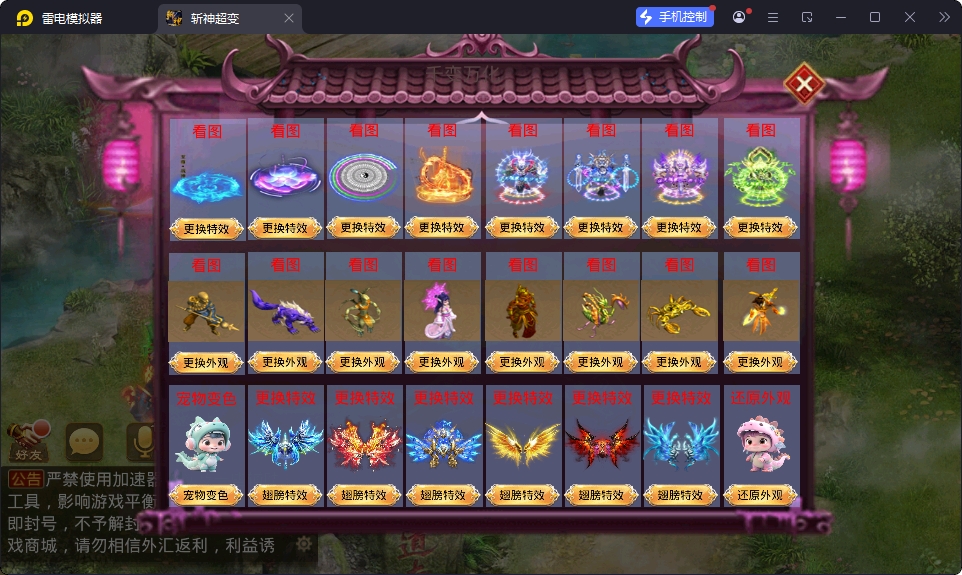962x575 pixels.
Task: Open the 好友 friends icon
Action: (29, 440)
